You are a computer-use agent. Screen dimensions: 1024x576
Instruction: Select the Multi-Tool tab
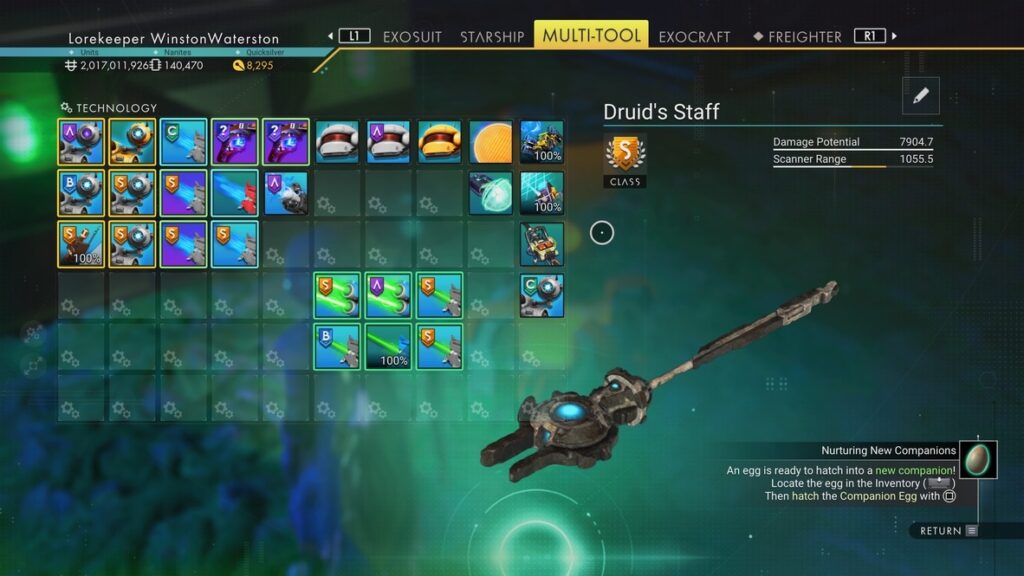(x=591, y=37)
